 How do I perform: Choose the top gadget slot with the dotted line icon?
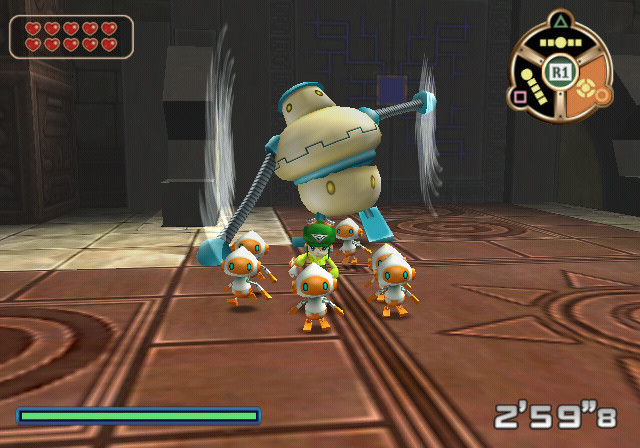pyautogui.click(x=559, y=44)
